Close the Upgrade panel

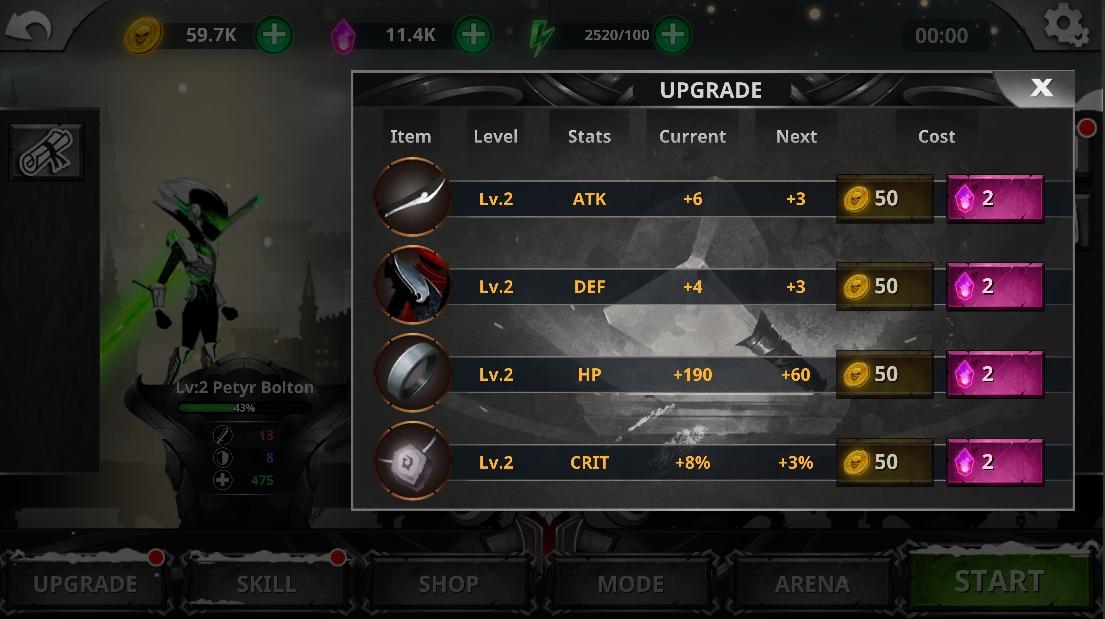click(x=1040, y=88)
